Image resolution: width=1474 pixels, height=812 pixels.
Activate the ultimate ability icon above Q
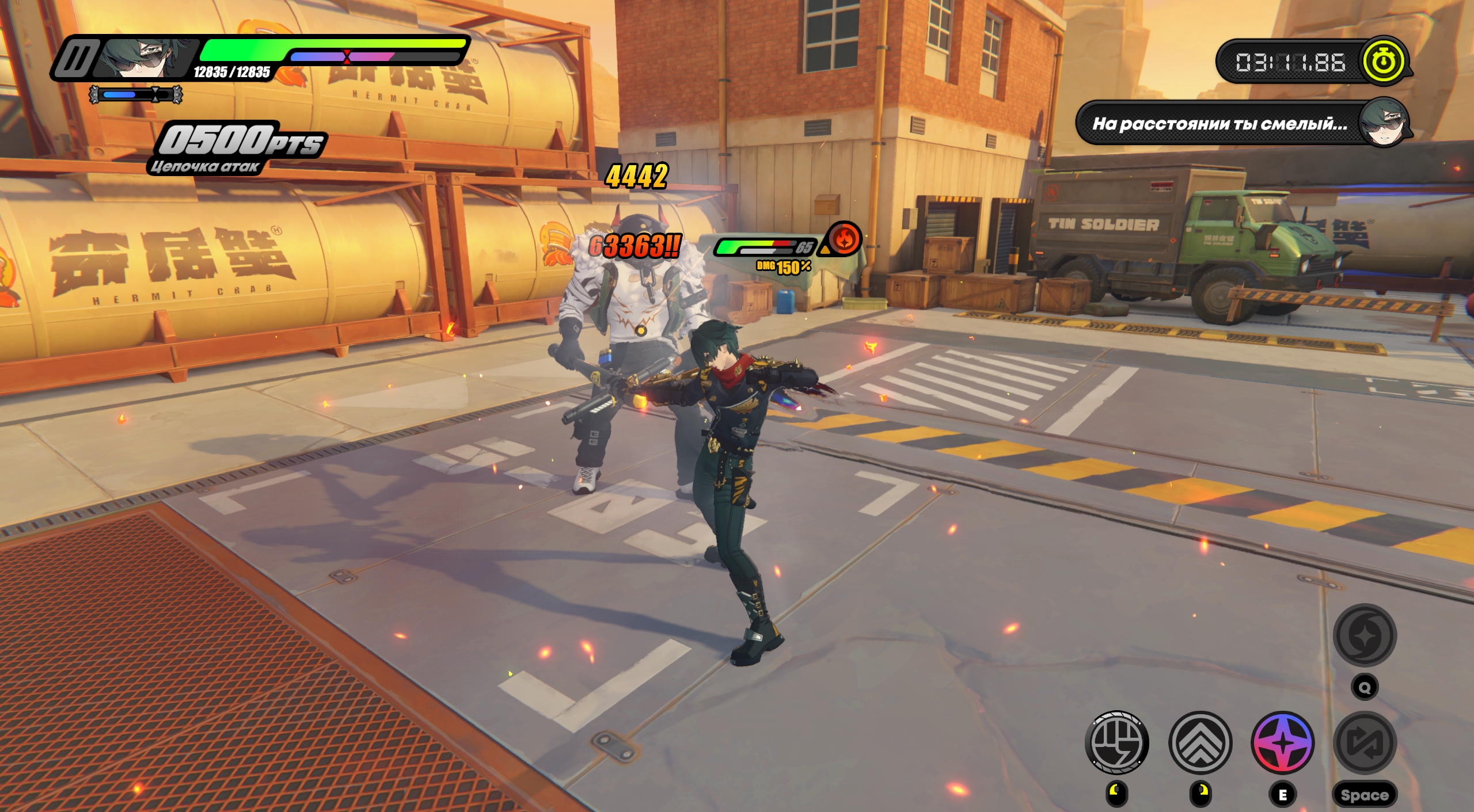pos(1365,635)
